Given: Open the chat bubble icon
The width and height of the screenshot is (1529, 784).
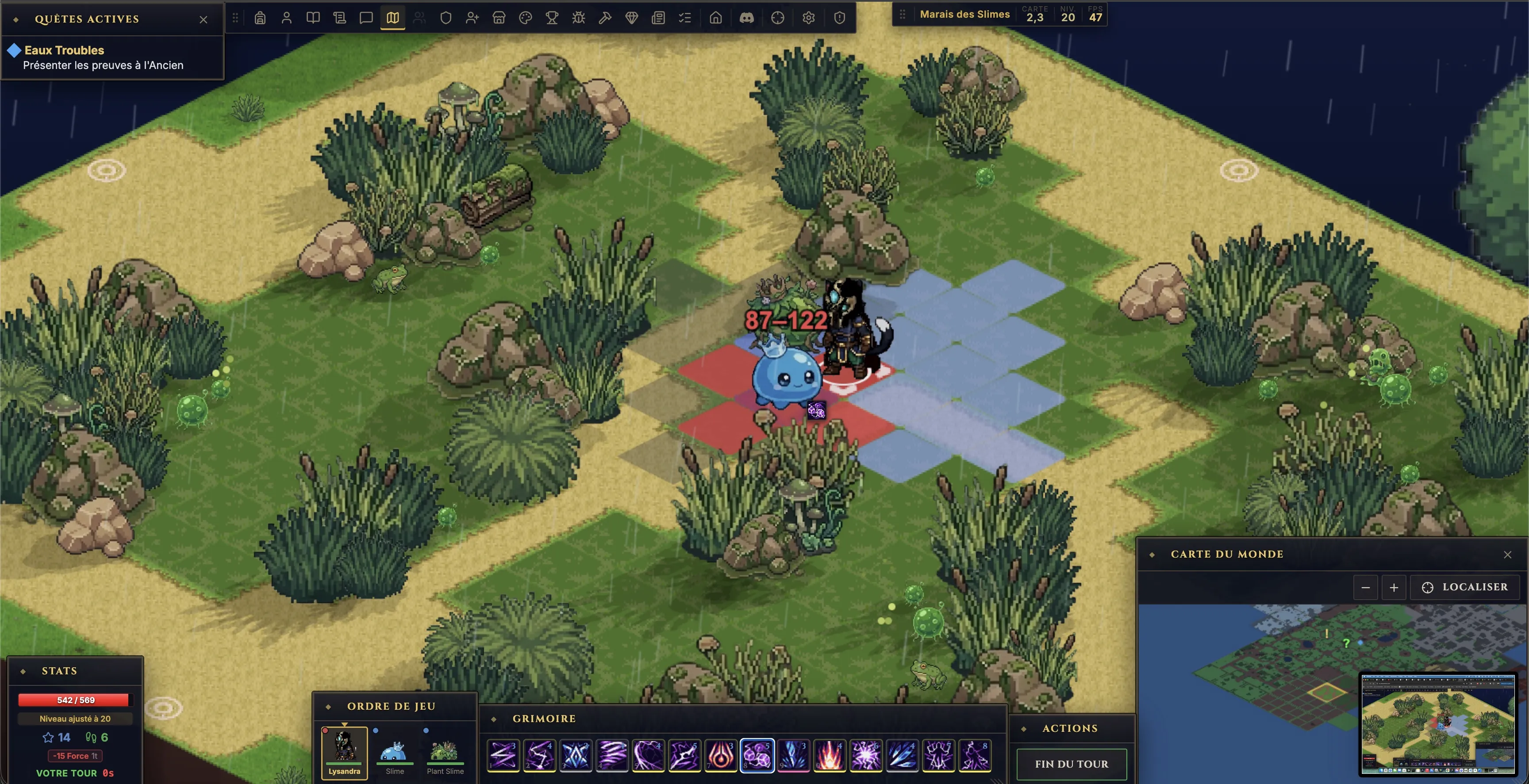Looking at the screenshot, I should pos(366,18).
